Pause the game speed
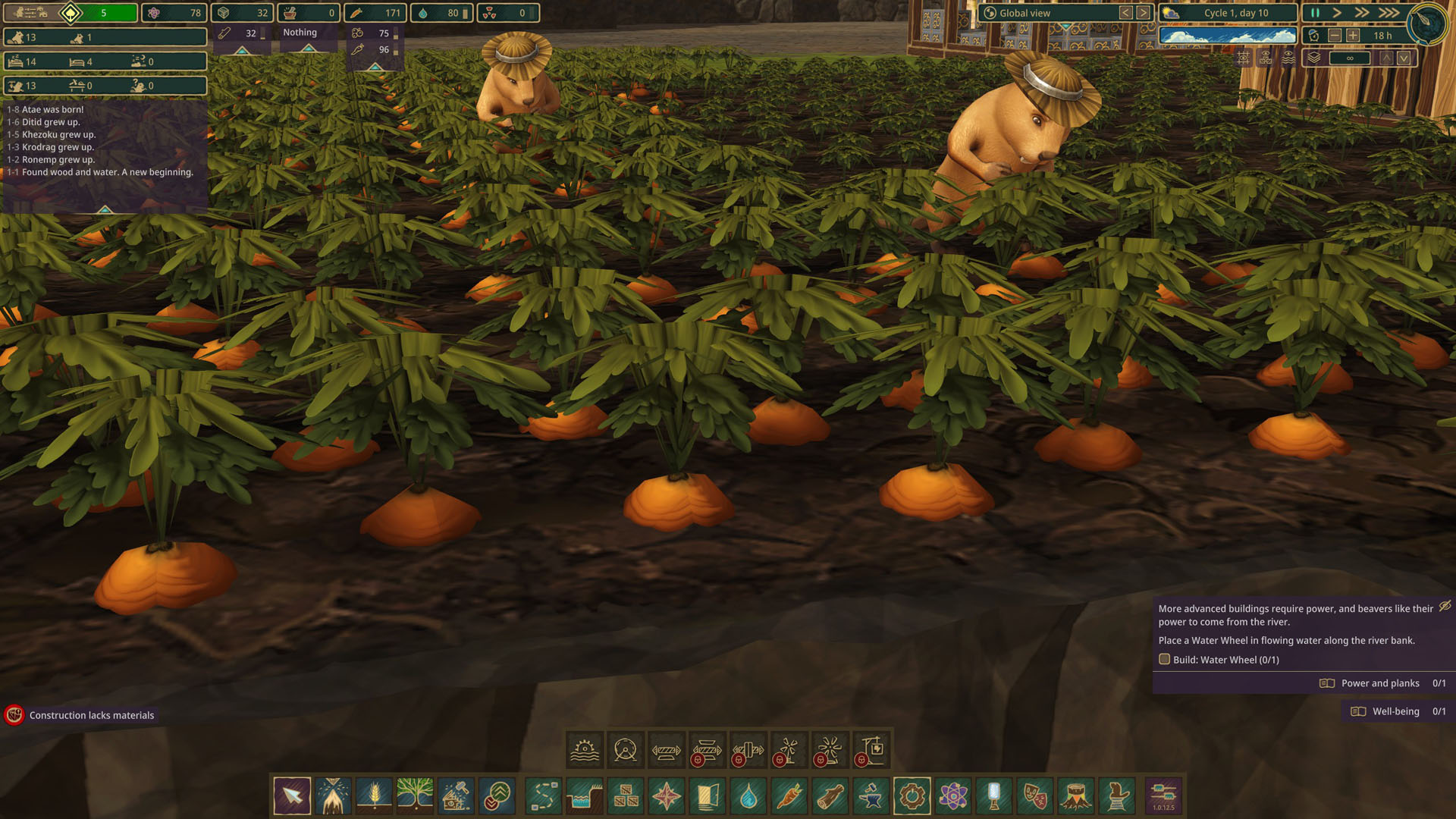1456x819 pixels. coord(1315,13)
